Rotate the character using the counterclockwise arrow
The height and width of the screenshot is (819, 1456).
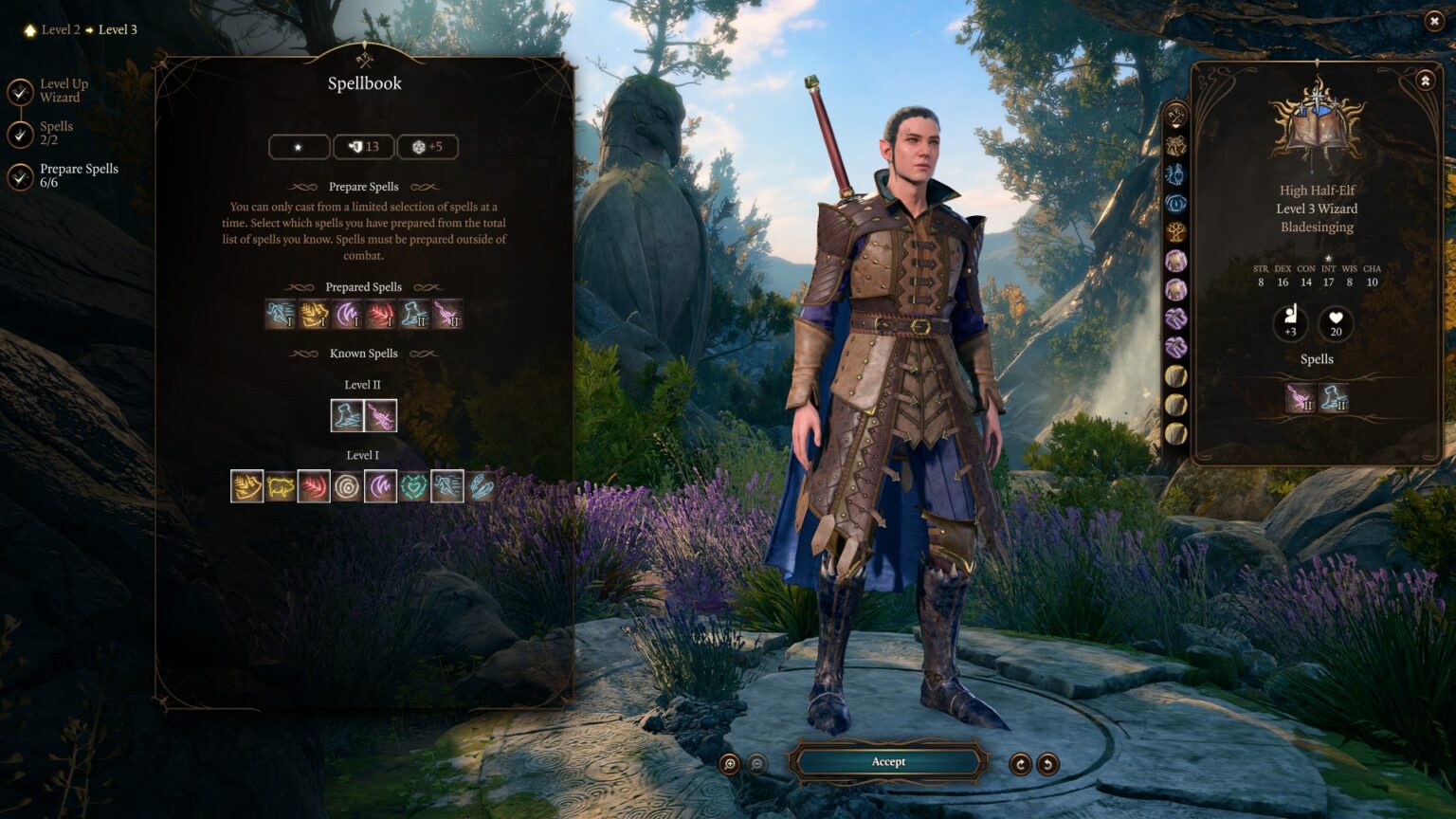click(1046, 761)
